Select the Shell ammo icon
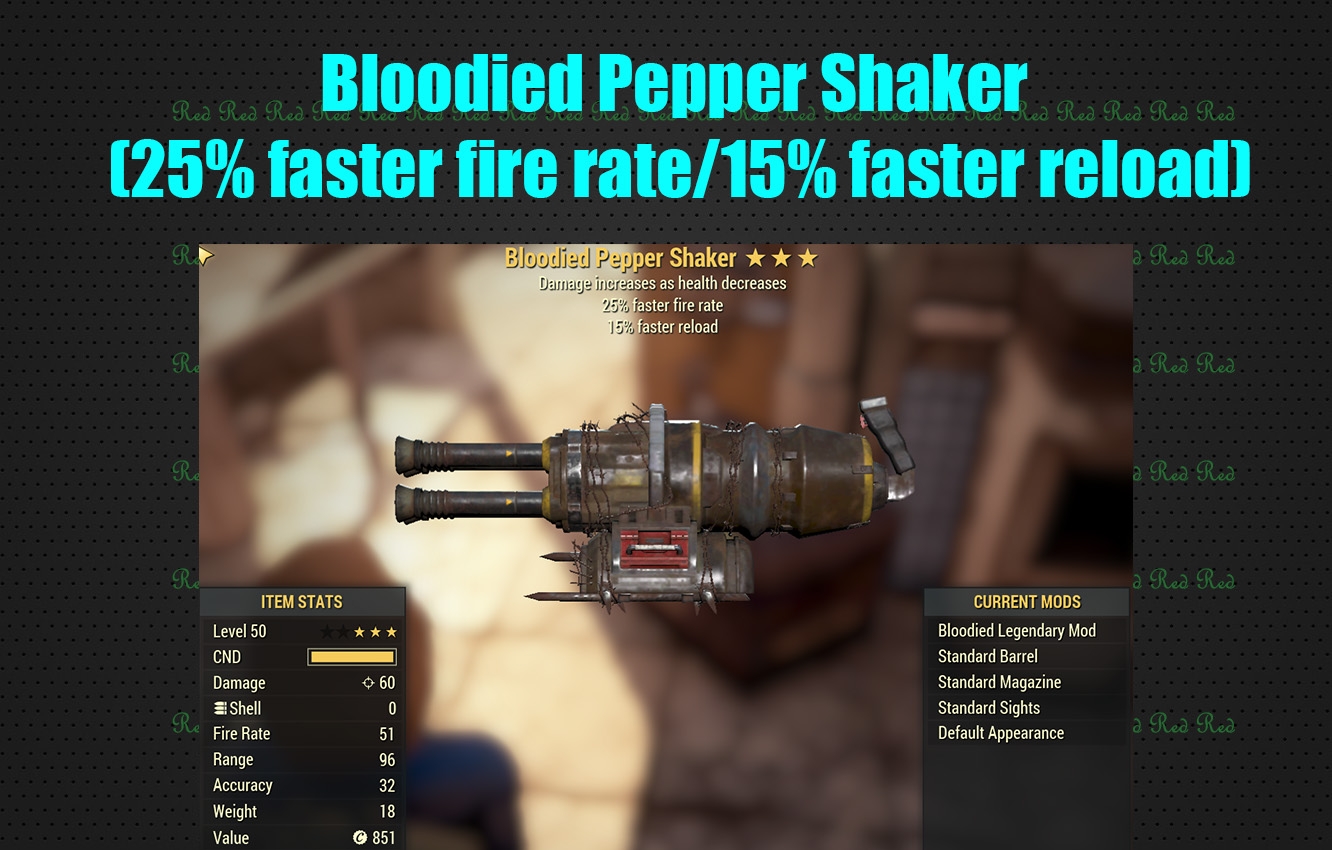 [221, 708]
